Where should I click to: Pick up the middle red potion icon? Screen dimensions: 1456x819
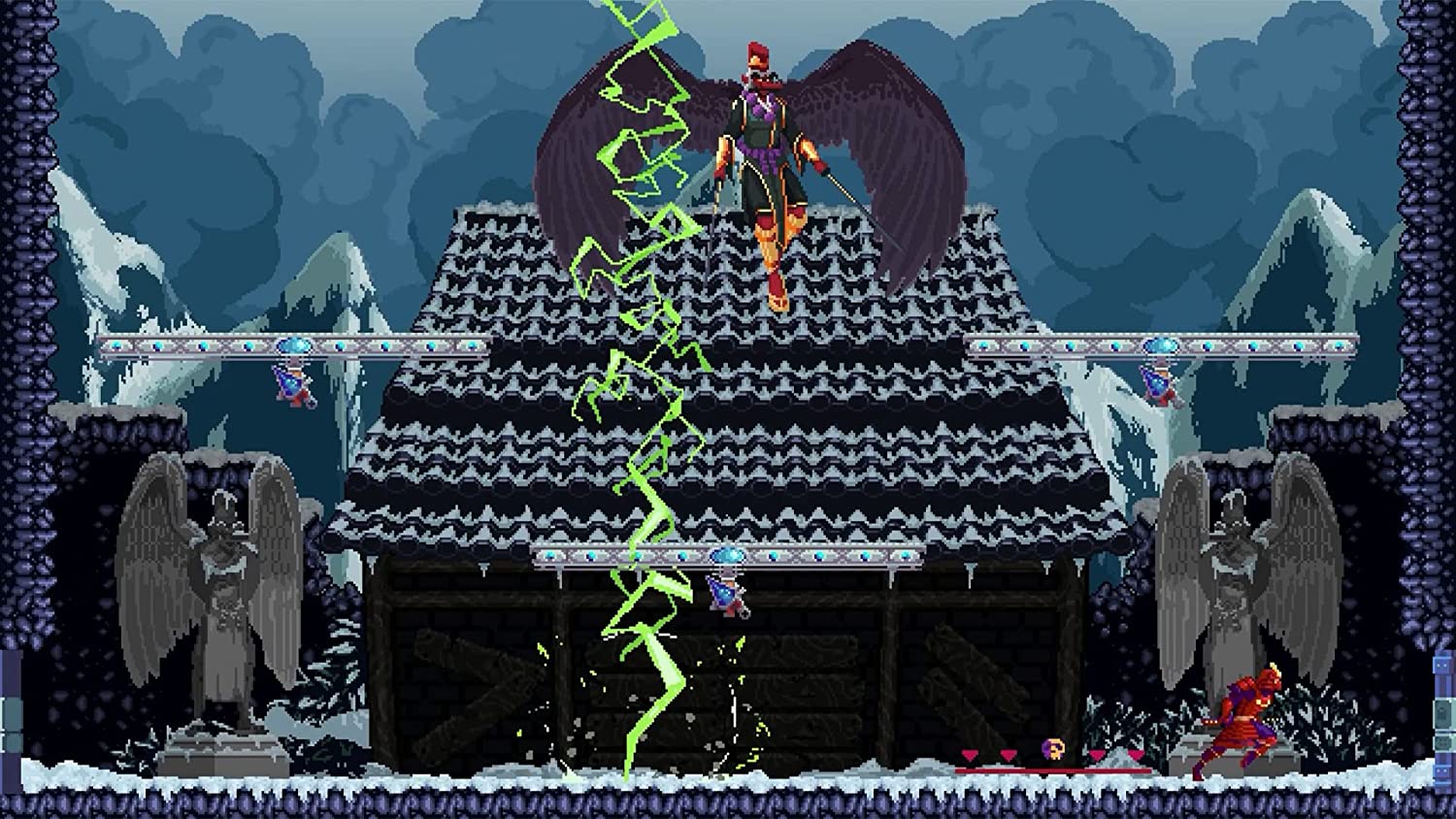(1008, 755)
